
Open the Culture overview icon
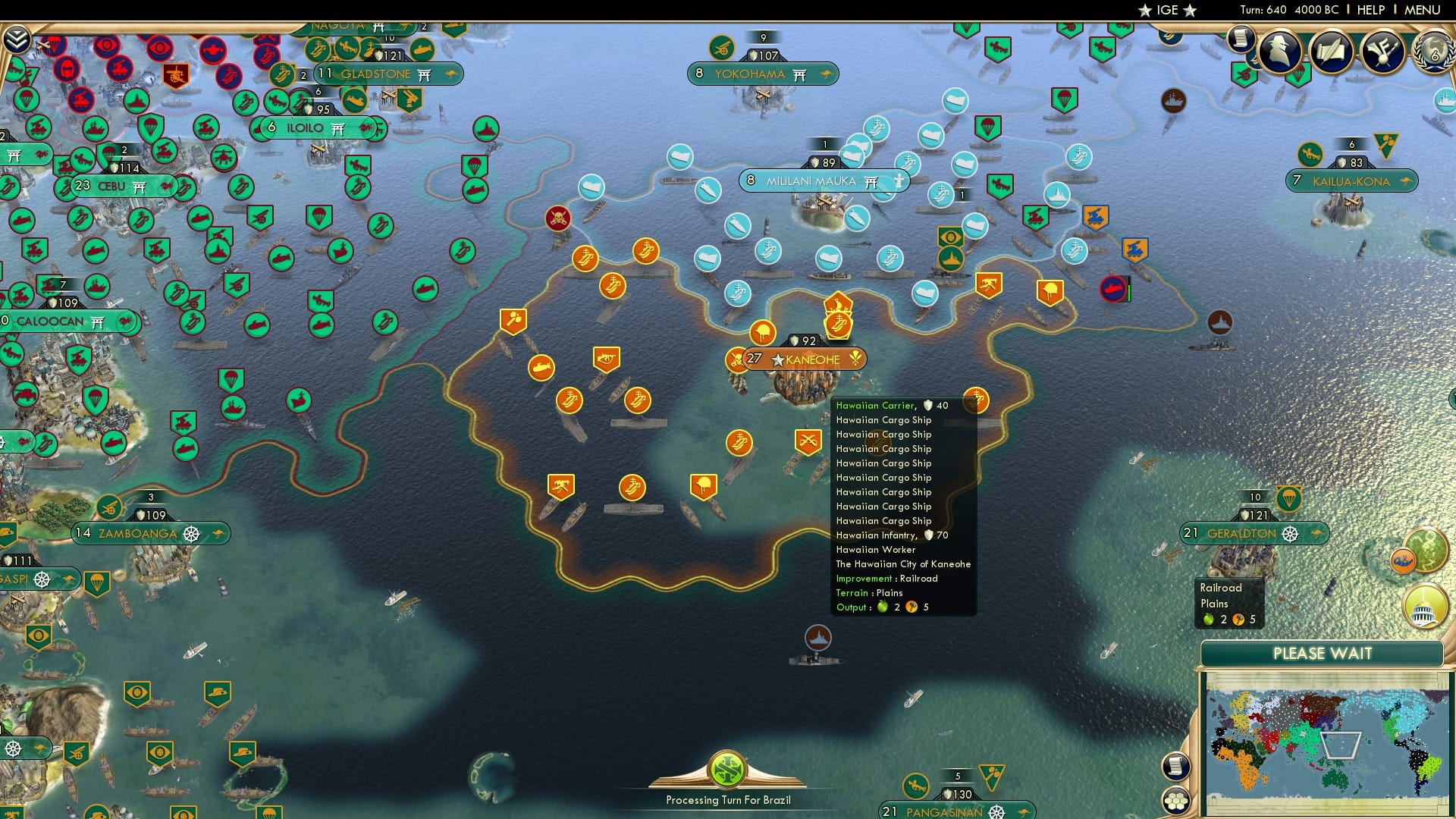point(1385,52)
